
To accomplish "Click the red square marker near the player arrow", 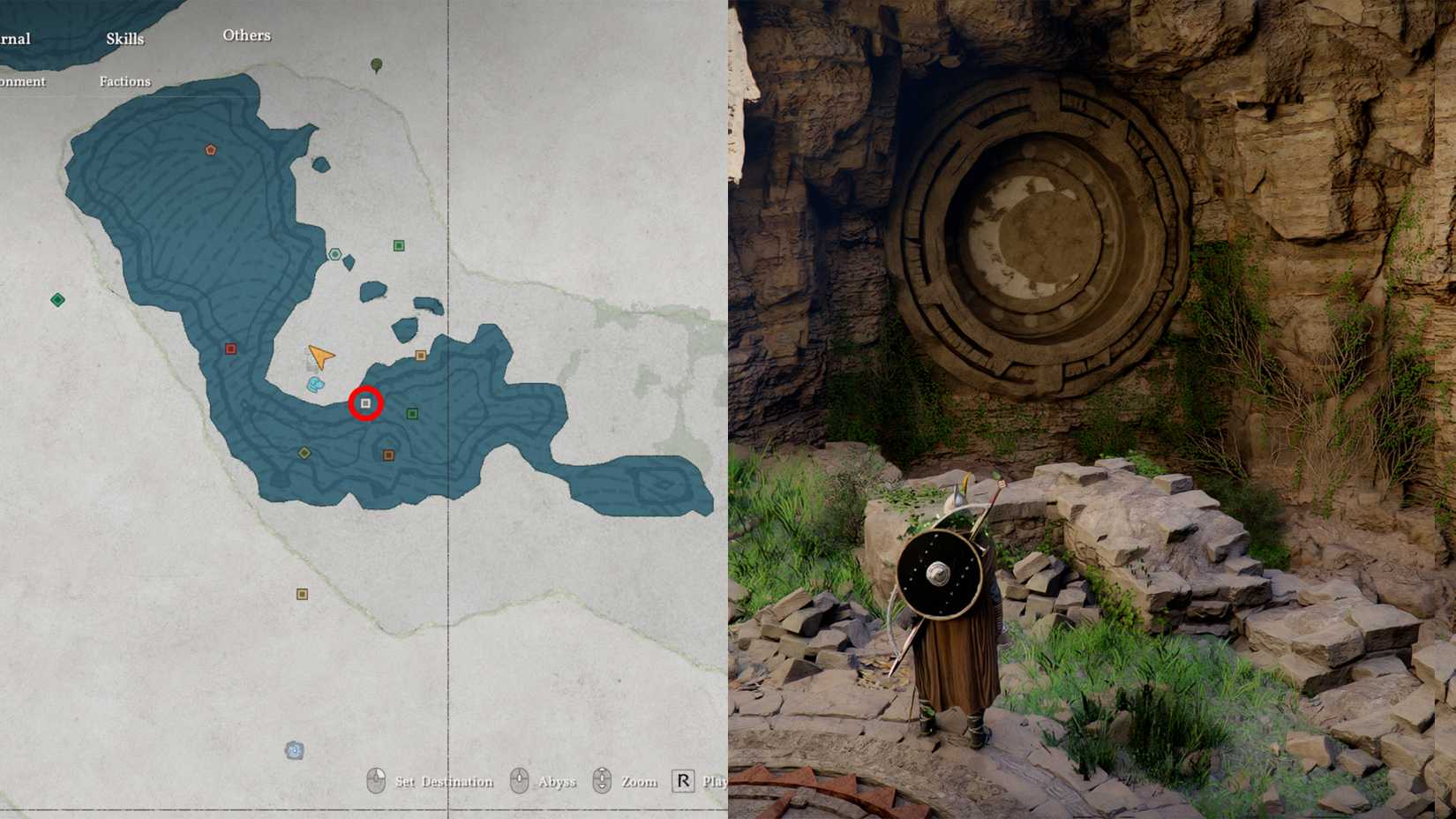I will (230, 348).
